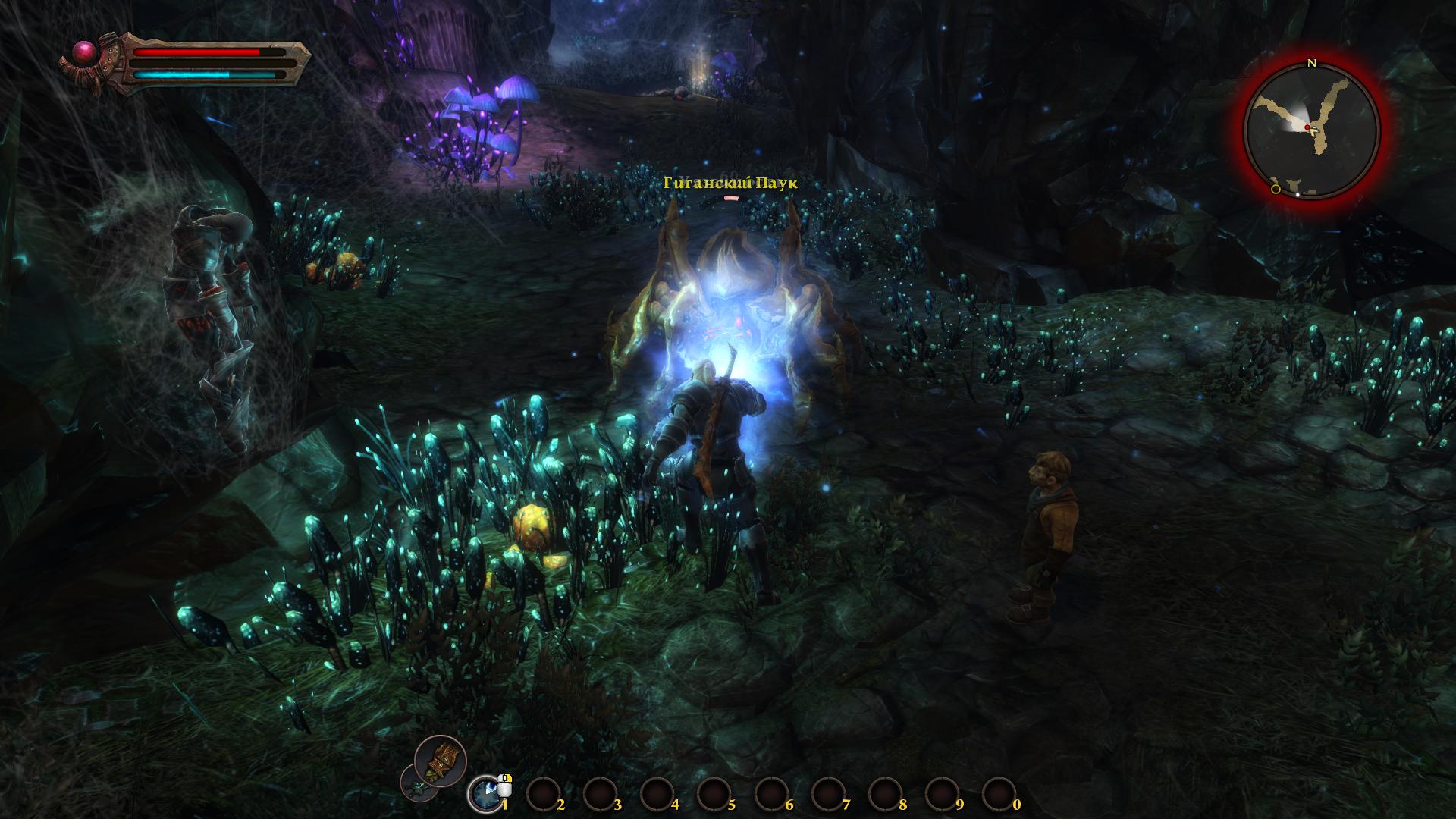Open the circular minimap

click(x=1311, y=131)
